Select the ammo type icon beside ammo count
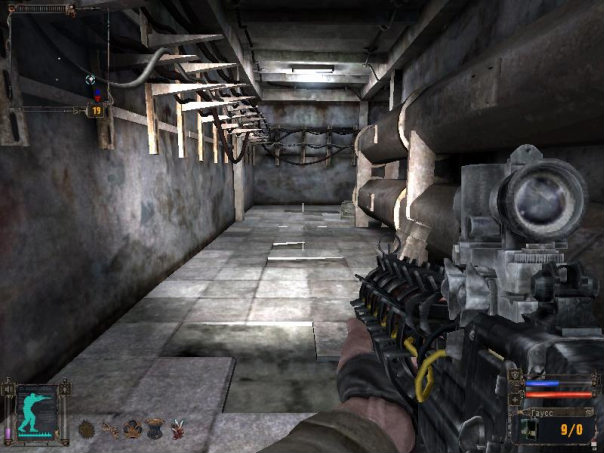The image size is (604, 453). coord(529,430)
